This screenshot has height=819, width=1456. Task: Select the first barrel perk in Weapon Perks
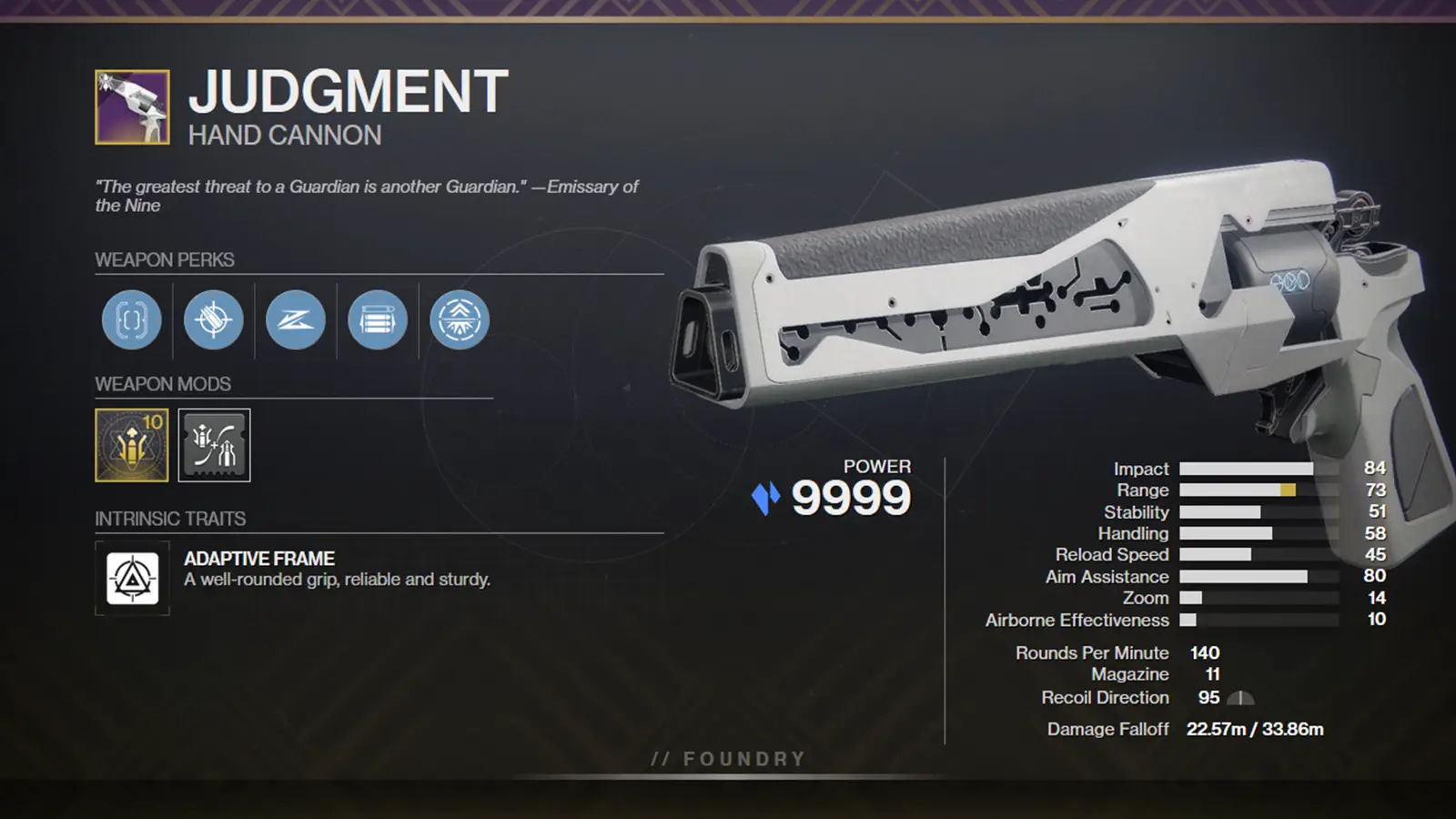131,320
